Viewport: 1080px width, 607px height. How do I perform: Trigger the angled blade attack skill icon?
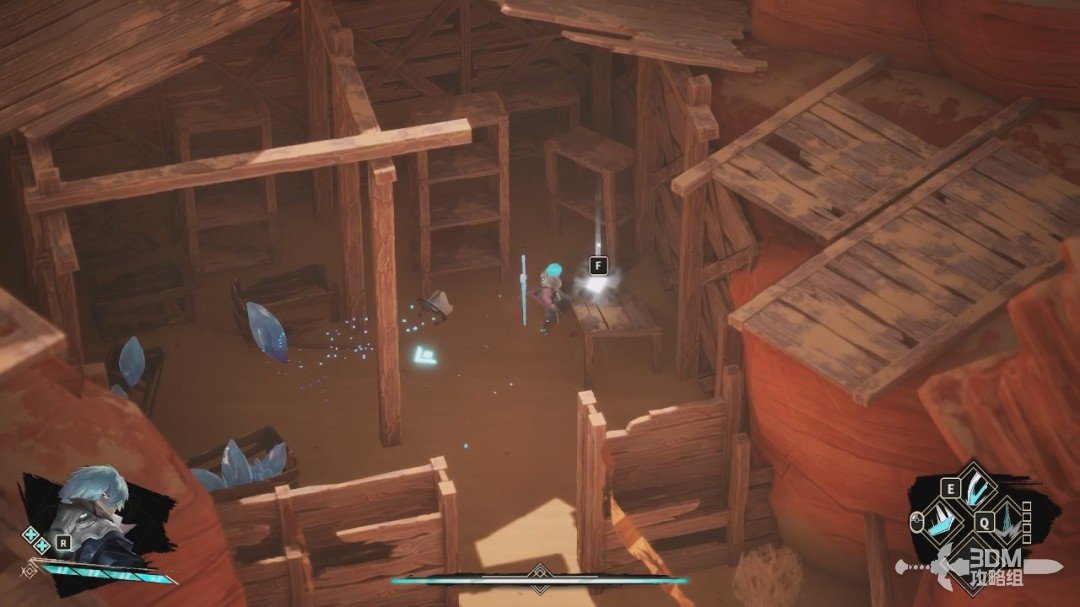(943, 523)
